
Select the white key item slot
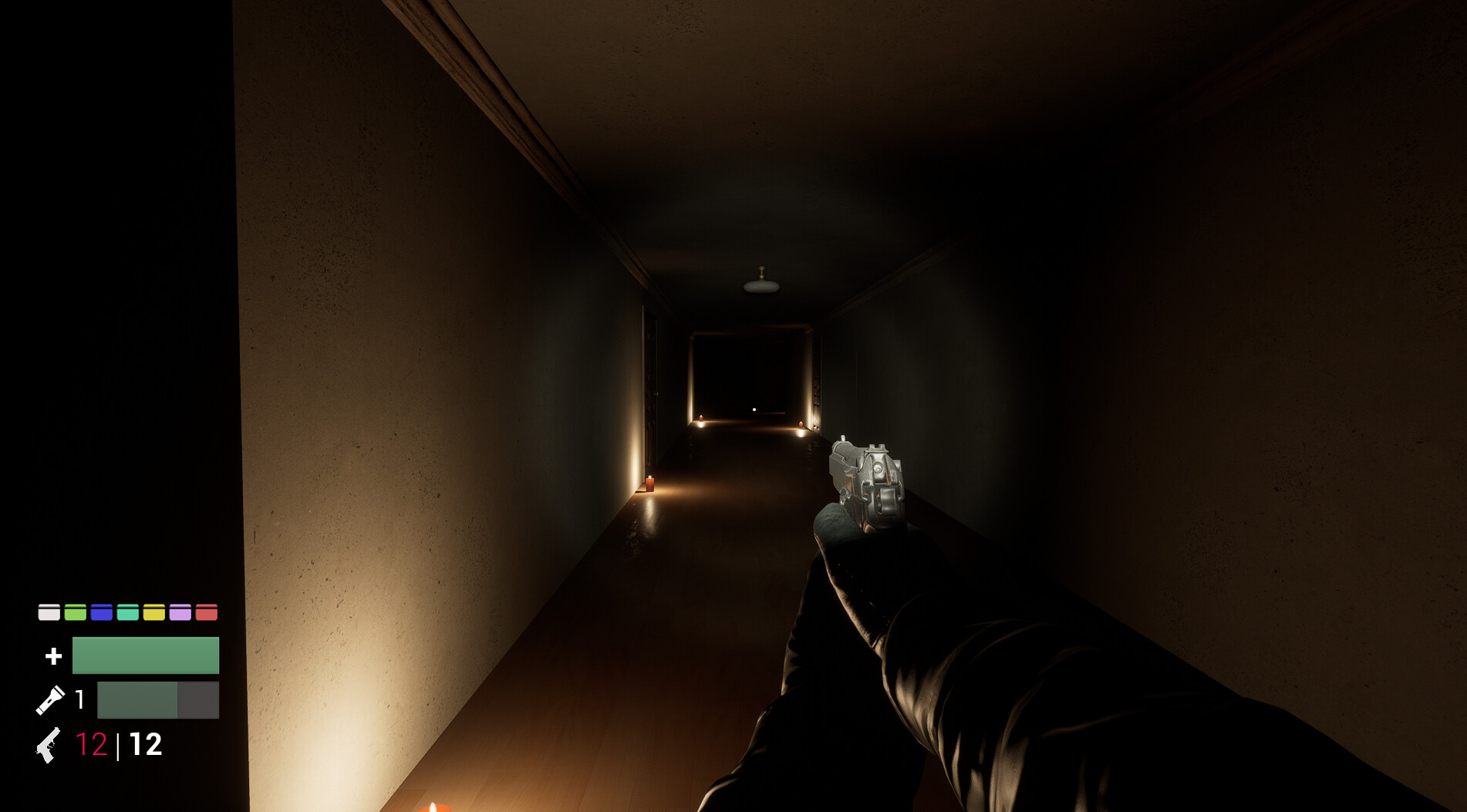point(49,614)
